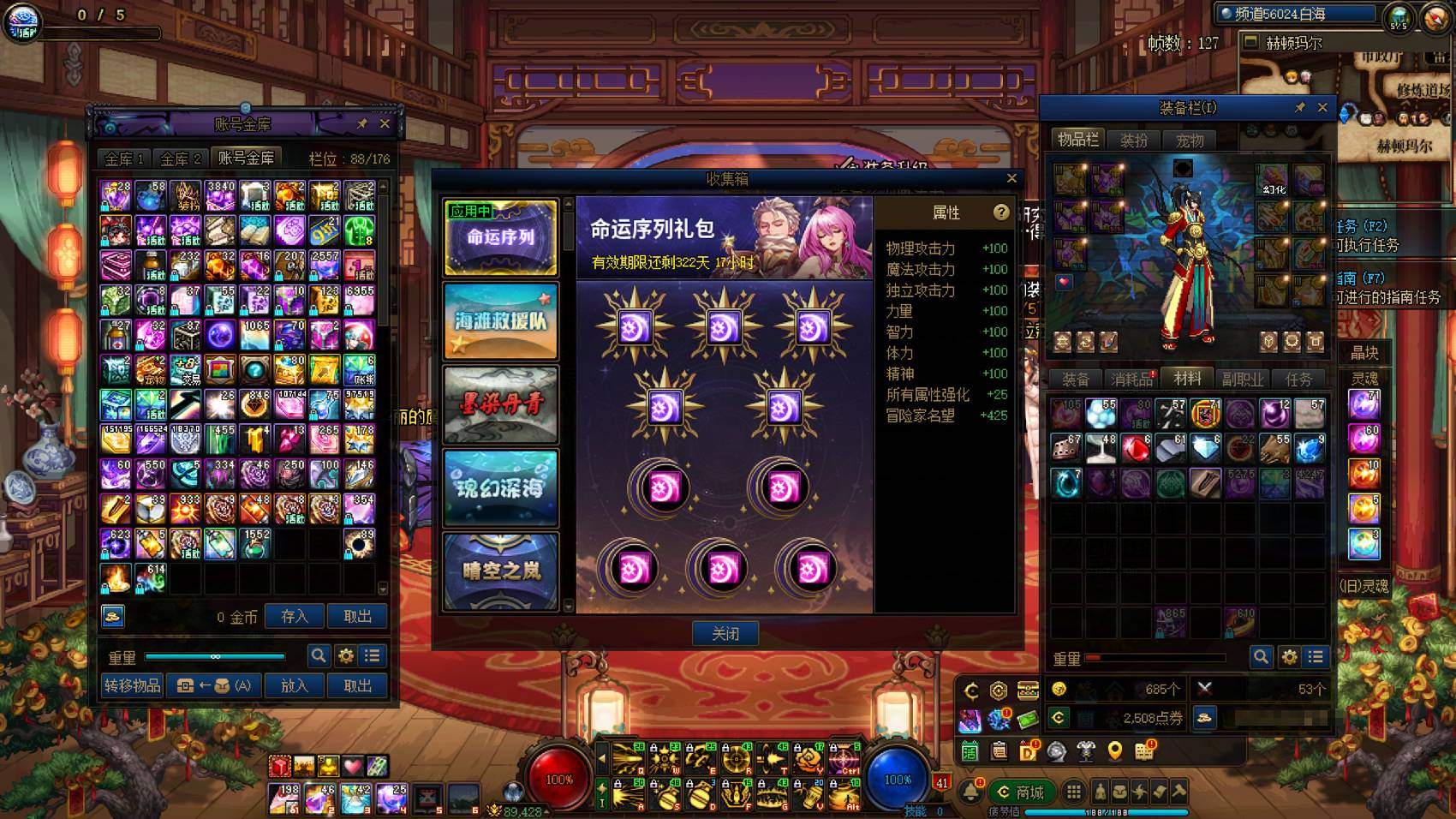Click the 存入 deposit button in account vault
Screen dimensions: 1456x819
click(x=294, y=616)
